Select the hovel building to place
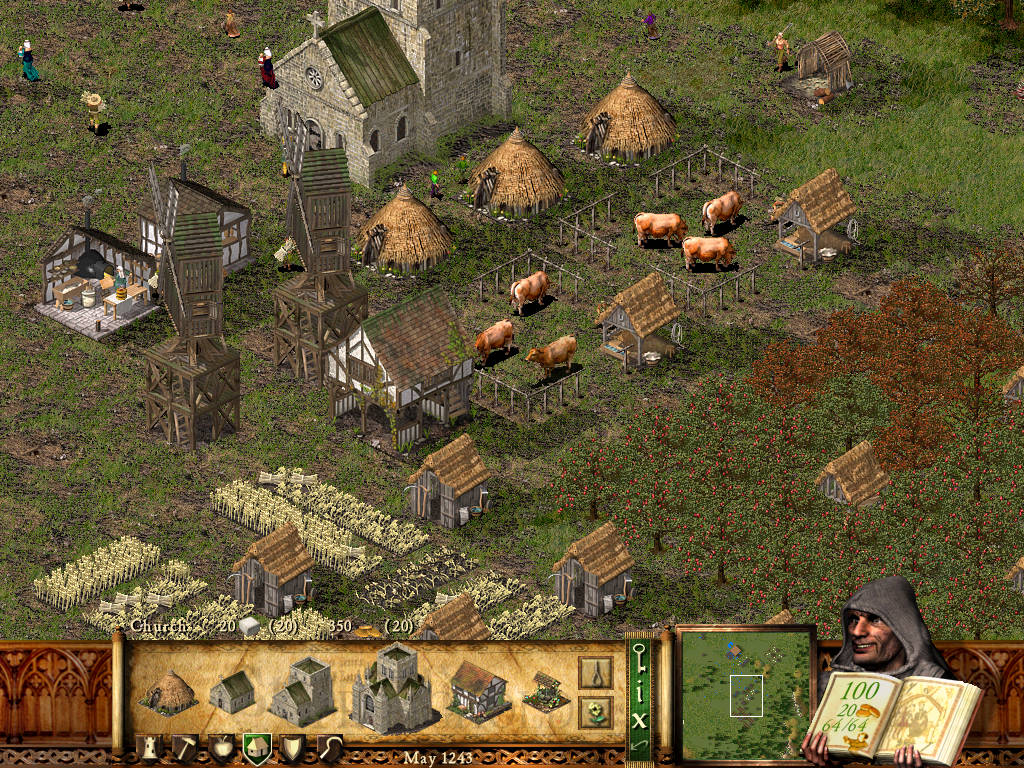The height and width of the screenshot is (768, 1024). (x=167, y=691)
